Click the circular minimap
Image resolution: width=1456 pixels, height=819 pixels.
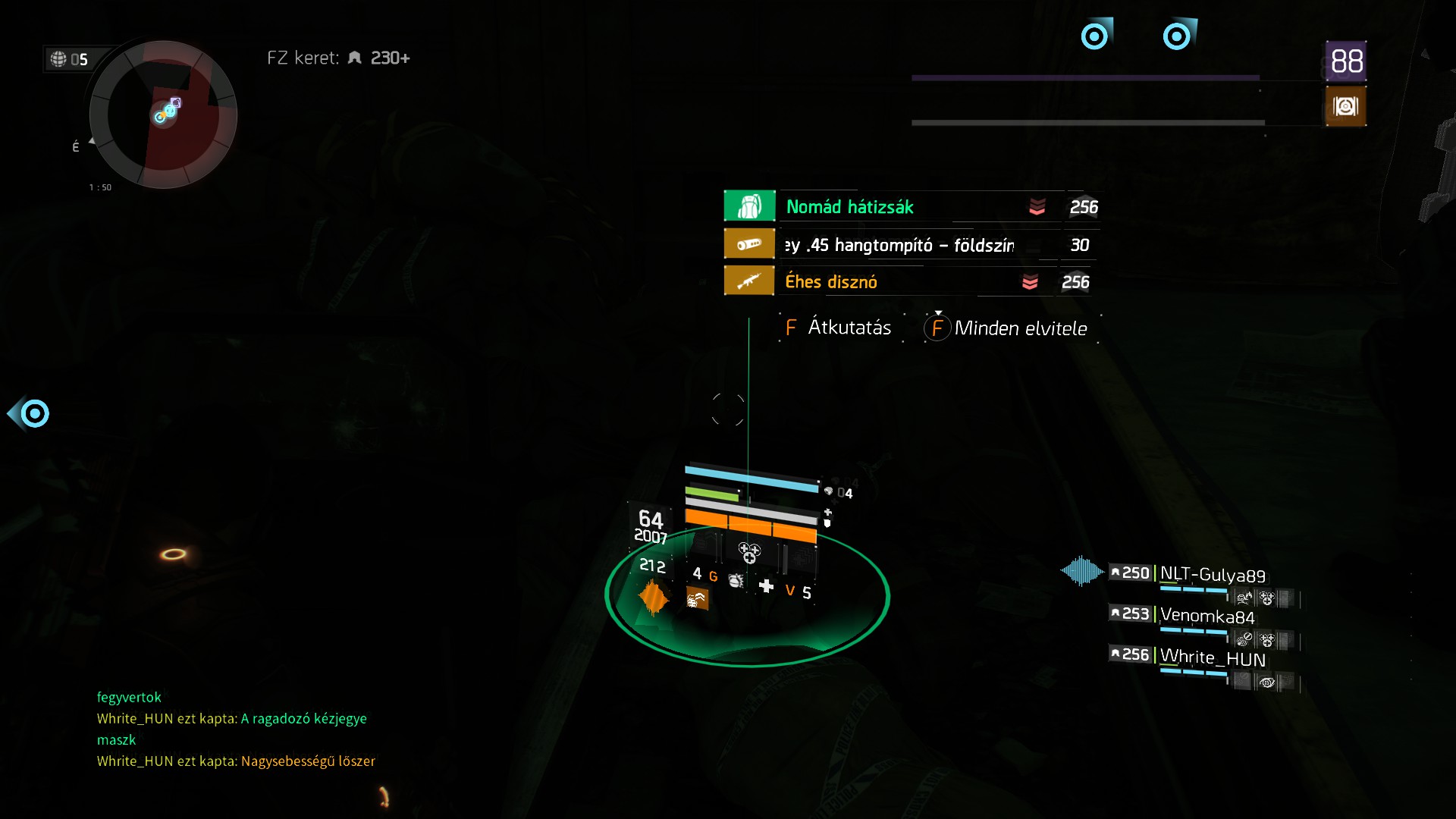coord(163,115)
